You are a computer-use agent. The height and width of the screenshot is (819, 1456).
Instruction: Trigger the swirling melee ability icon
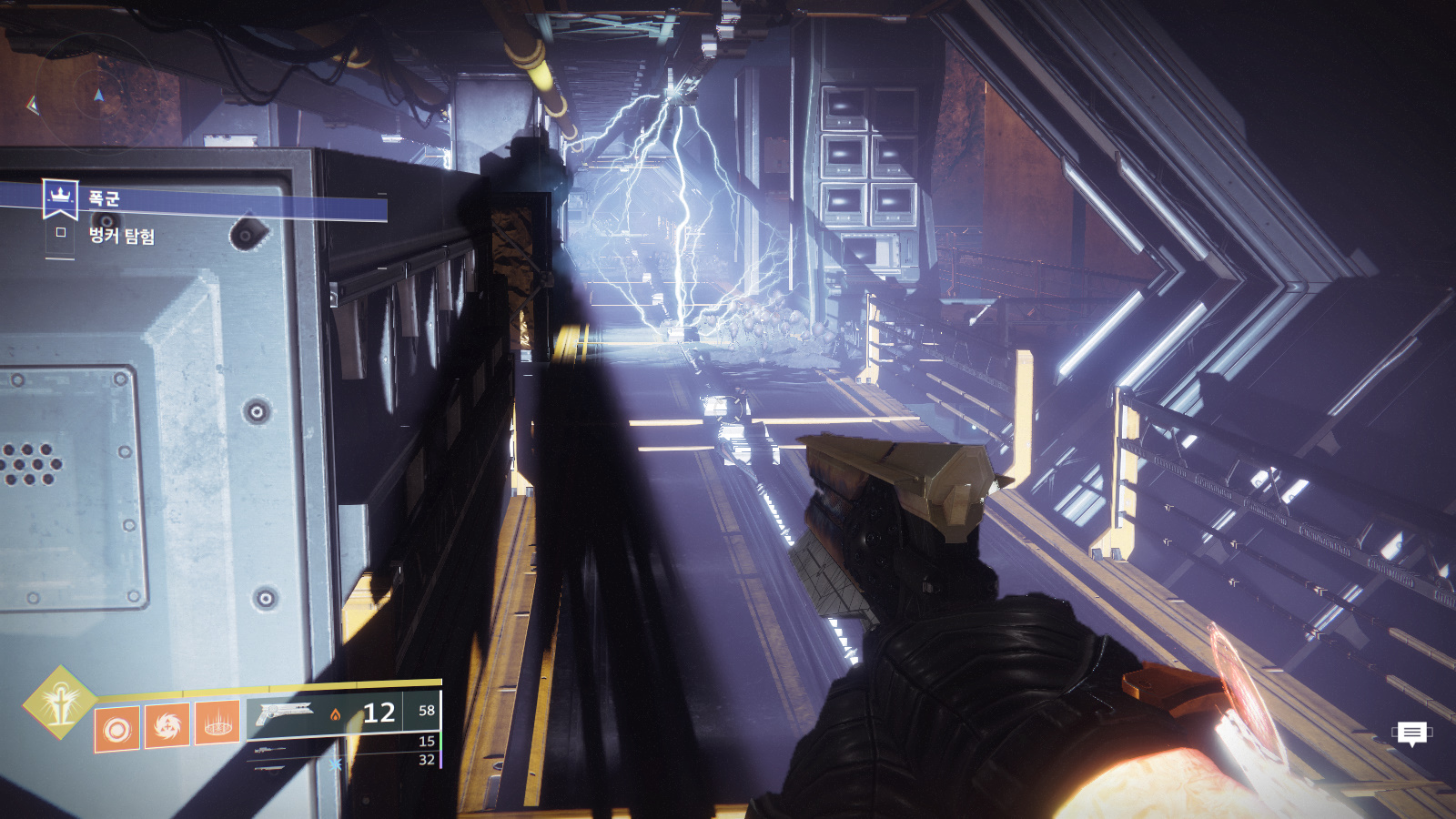[167, 726]
